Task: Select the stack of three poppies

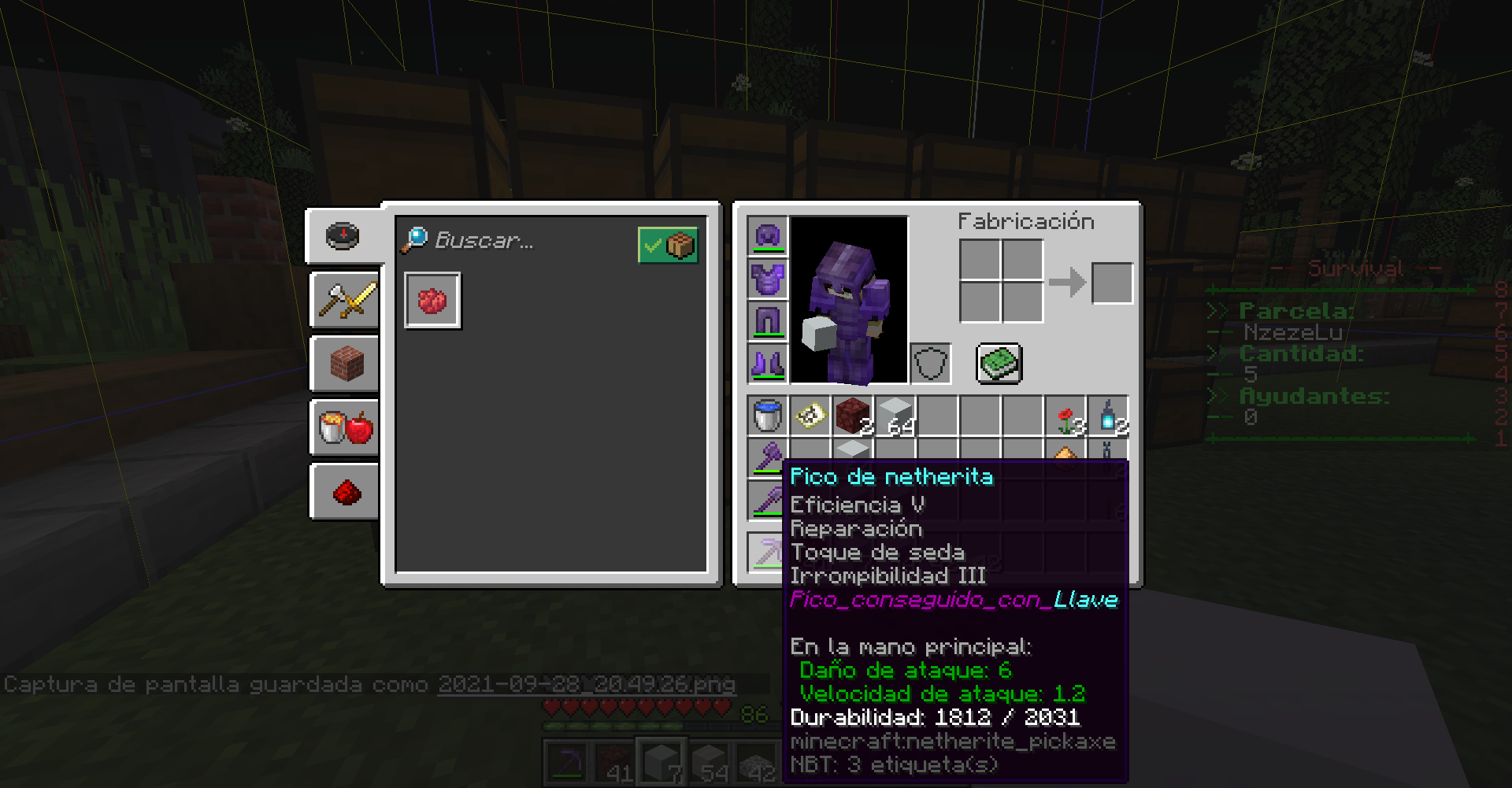Action: (1065, 416)
